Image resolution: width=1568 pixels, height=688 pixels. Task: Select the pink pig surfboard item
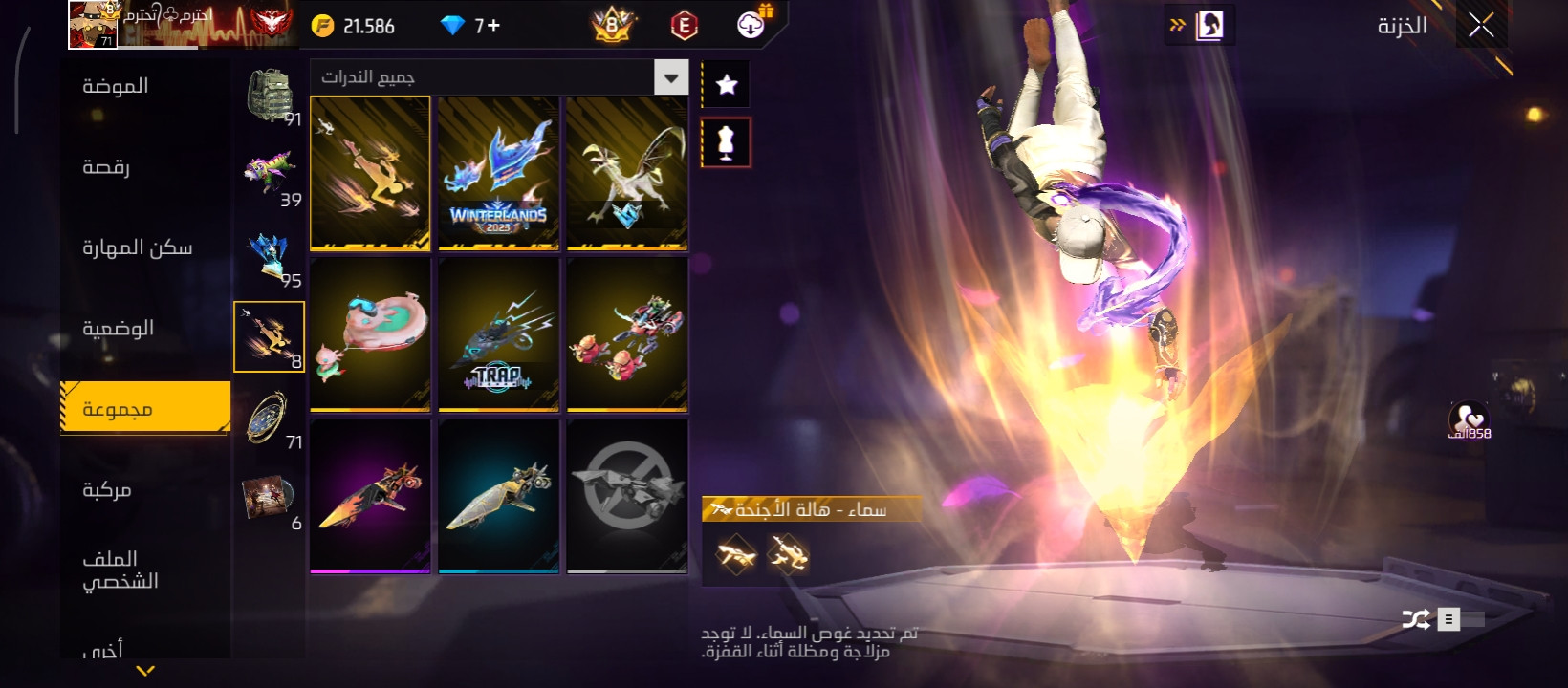[370, 333]
